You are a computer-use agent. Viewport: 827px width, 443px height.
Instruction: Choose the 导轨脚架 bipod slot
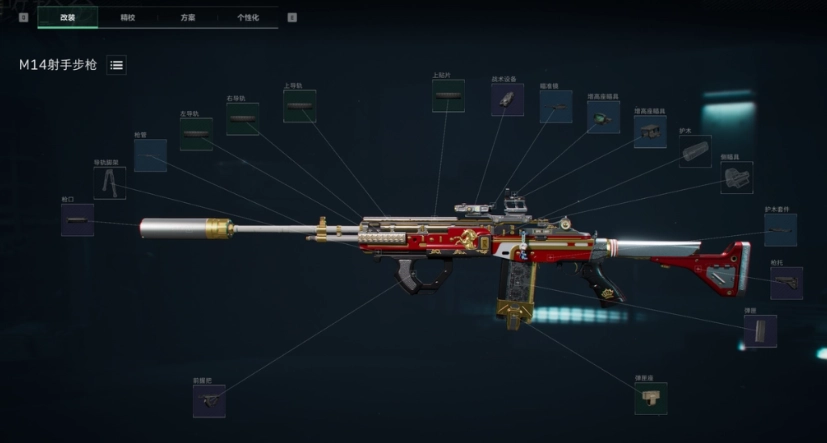(x=109, y=182)
